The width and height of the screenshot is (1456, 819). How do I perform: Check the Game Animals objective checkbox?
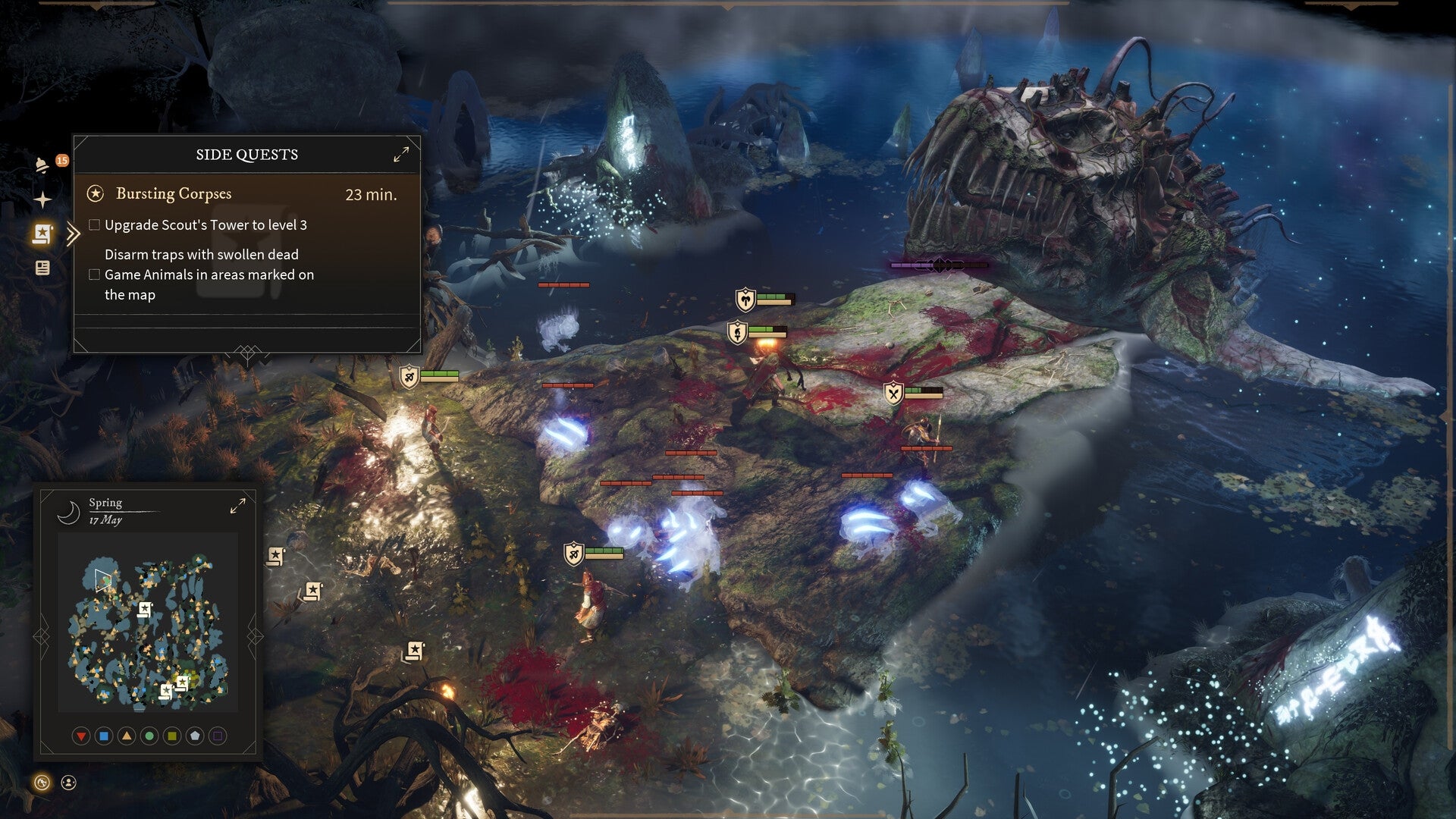click(x=94, y=274)
